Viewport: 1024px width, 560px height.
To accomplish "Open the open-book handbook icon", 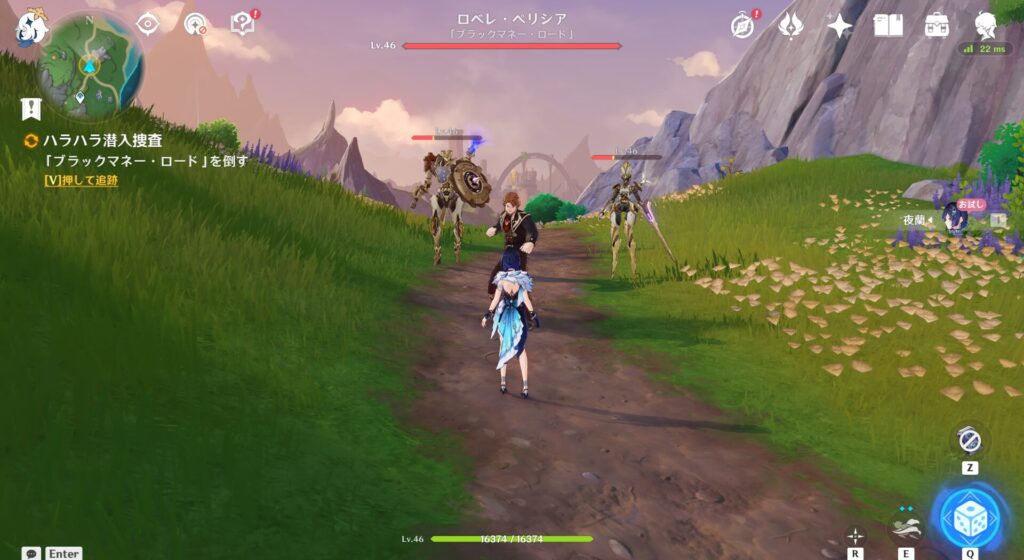I will pos(888,25).
